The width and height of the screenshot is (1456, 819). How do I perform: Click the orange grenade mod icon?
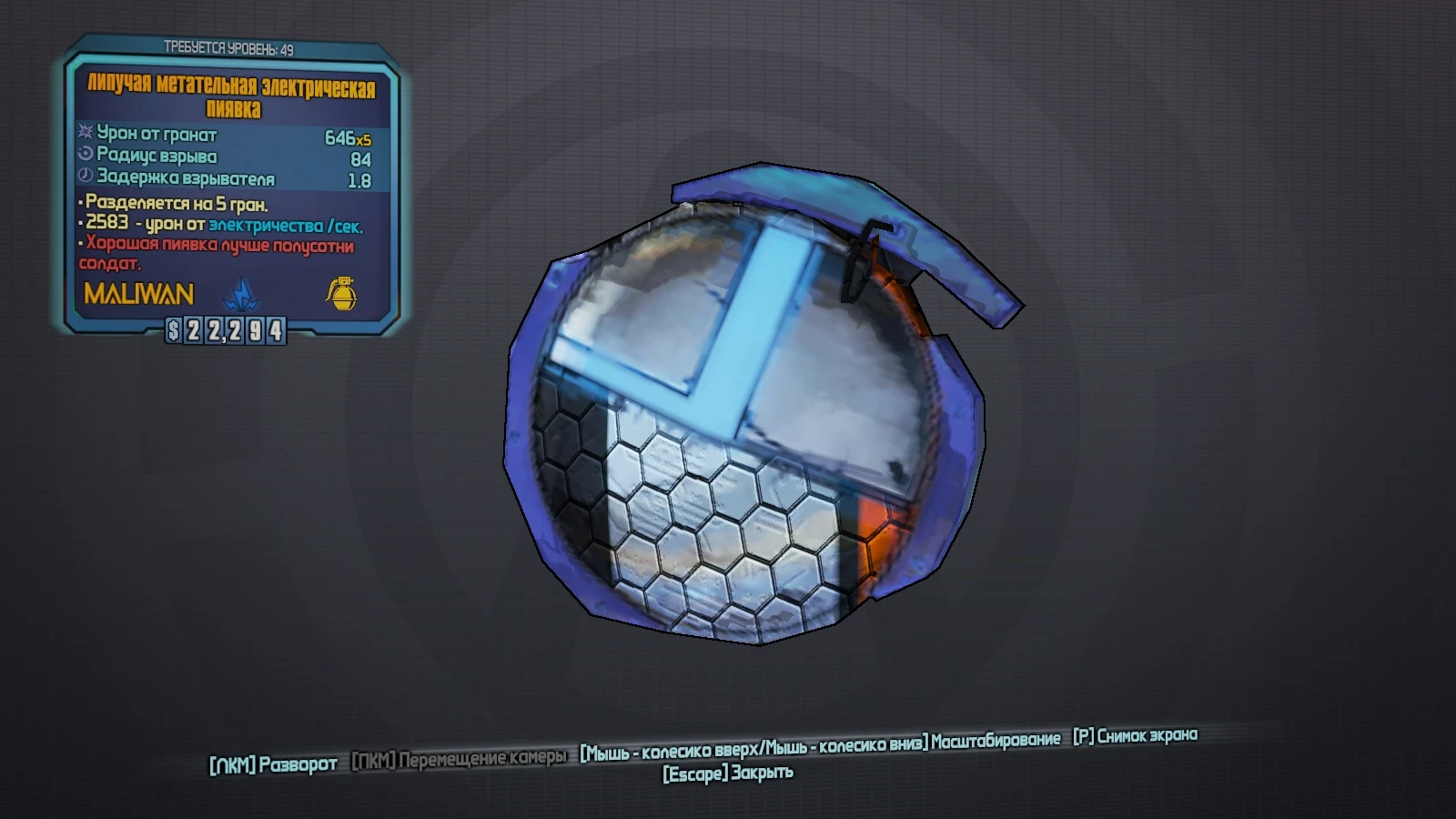point(341,292)
